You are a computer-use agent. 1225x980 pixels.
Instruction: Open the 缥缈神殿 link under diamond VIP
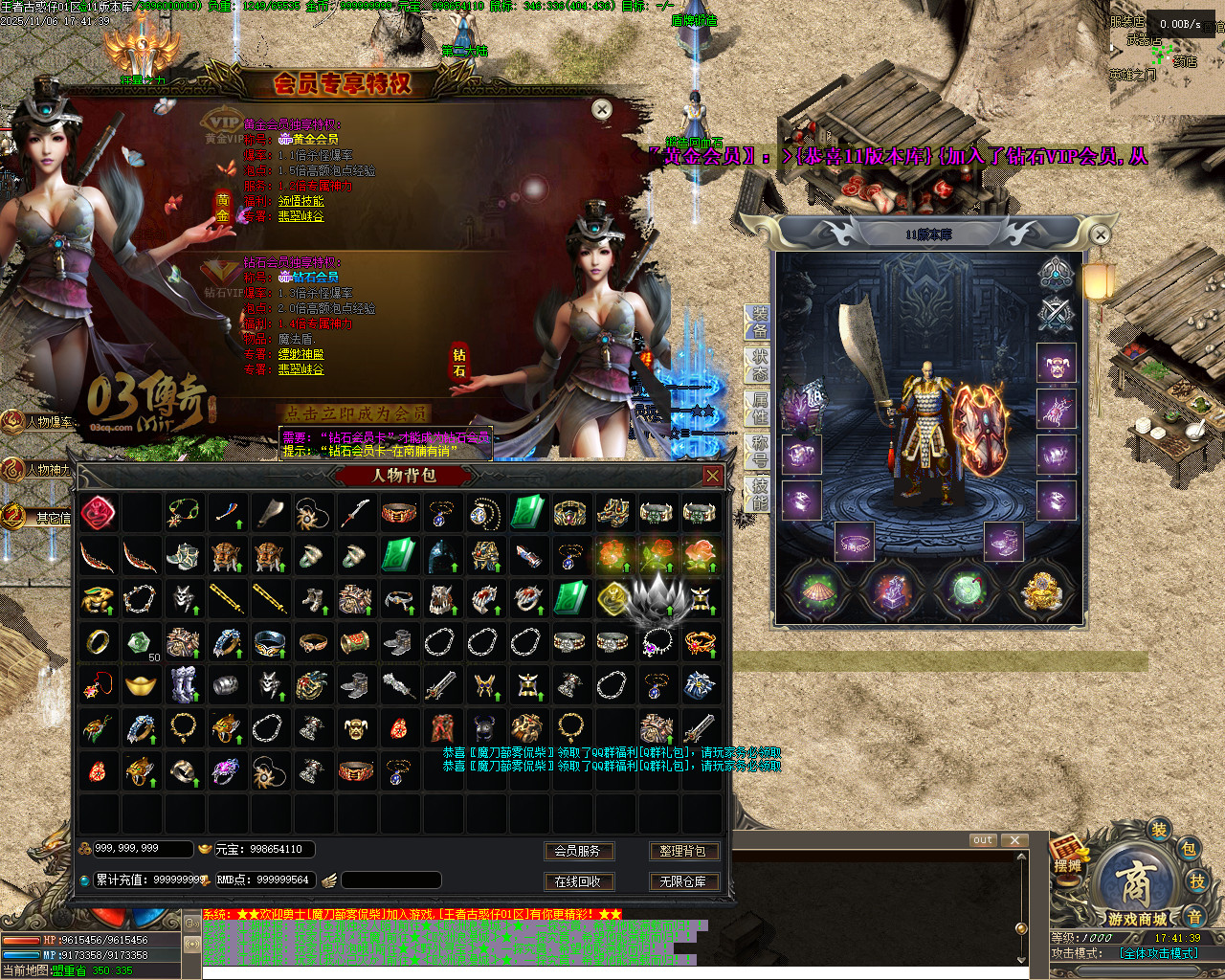[x=301, y=354]
